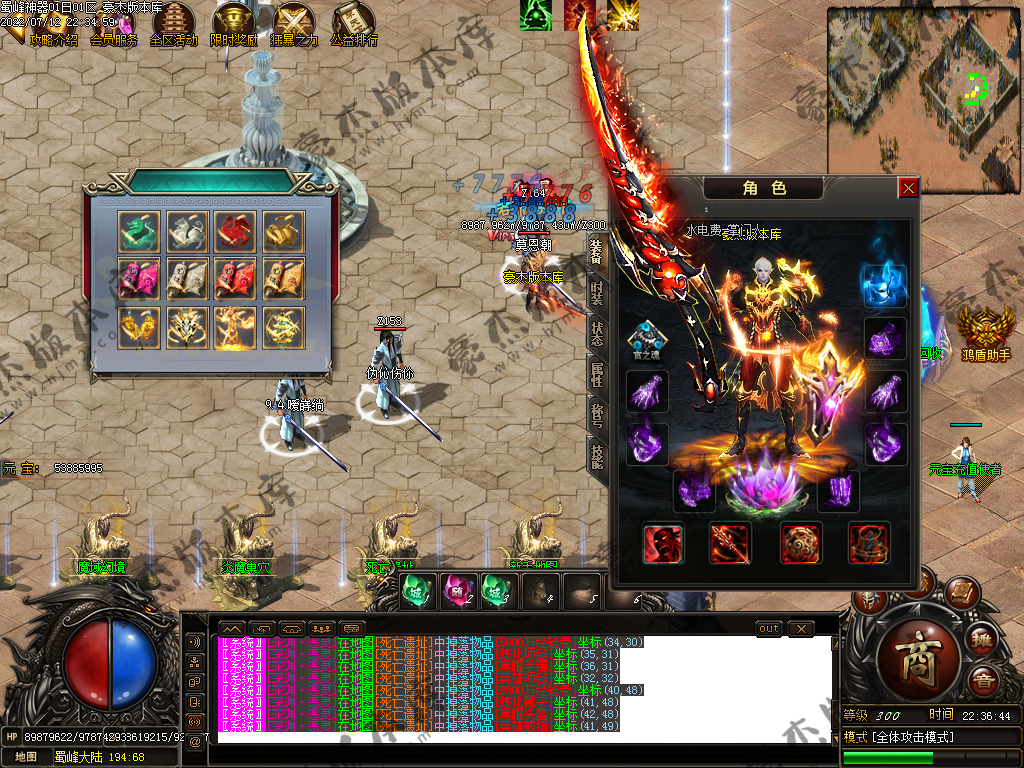Switch to the 技能 skills tab

[x=597, y=457]
